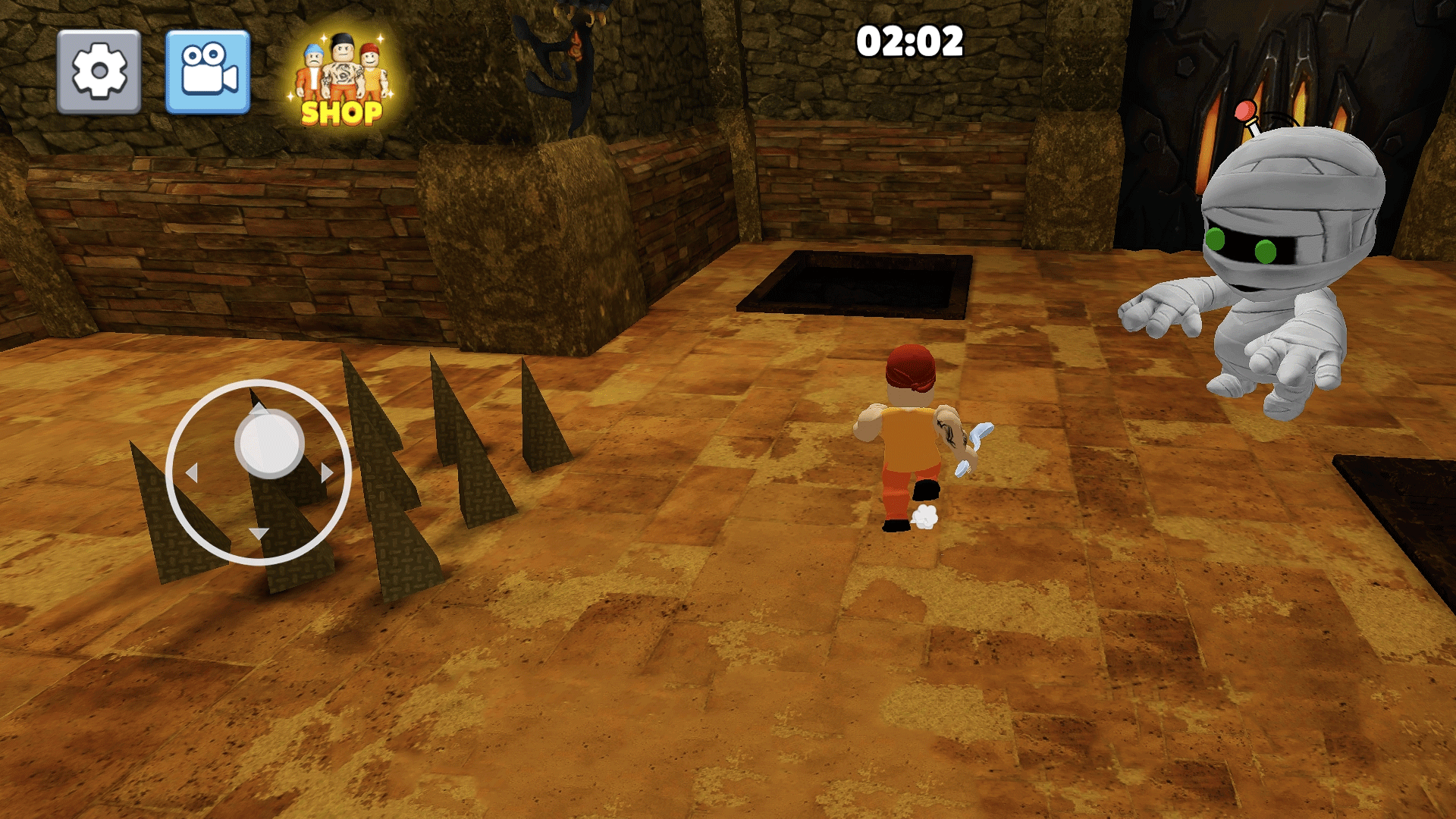Toggle screen recording via the camera button
The width and height of the screenshot is (1456, 819).
click(x=206, y=70)
